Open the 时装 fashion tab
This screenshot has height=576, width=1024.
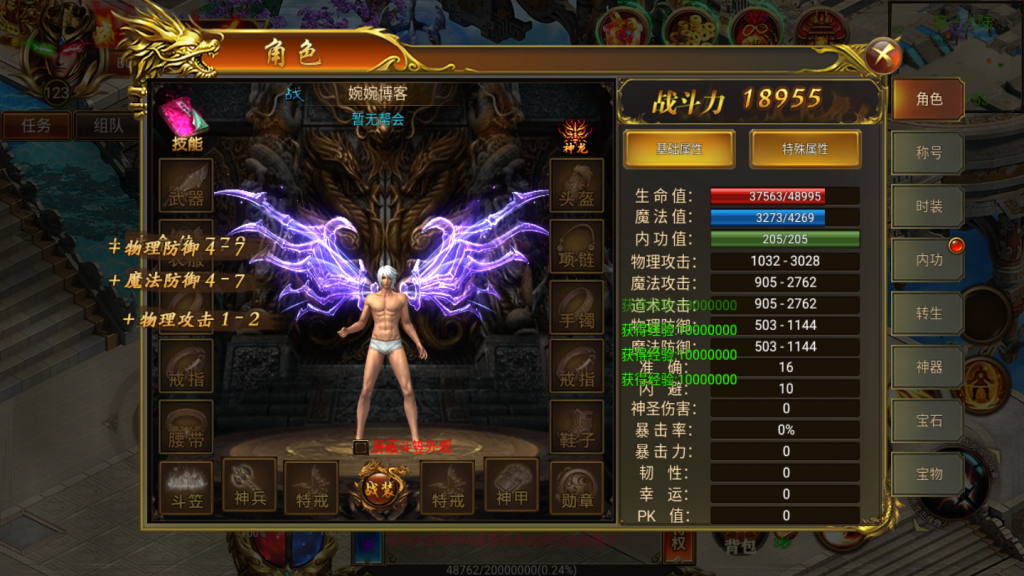(928, 206)
